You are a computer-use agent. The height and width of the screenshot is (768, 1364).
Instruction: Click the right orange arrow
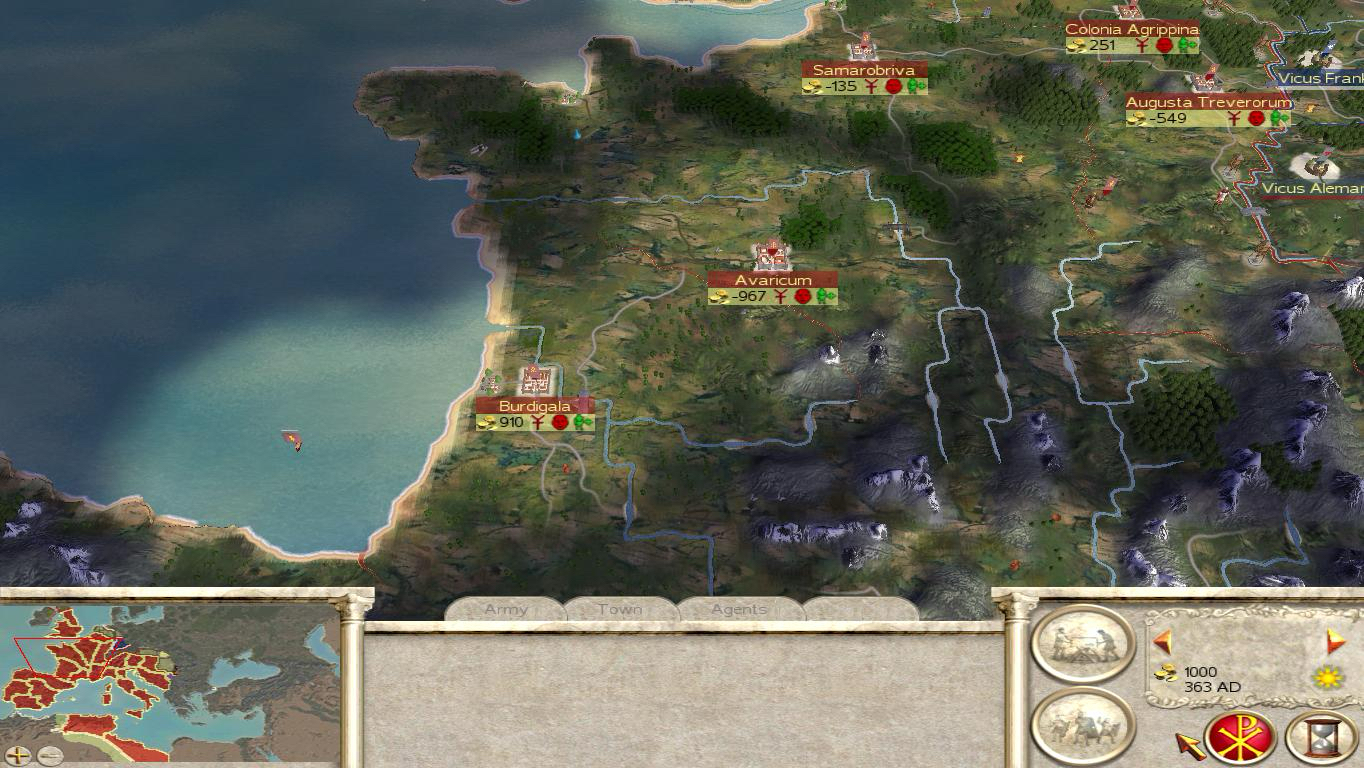pyautogui.click(x=1335, y=641)
